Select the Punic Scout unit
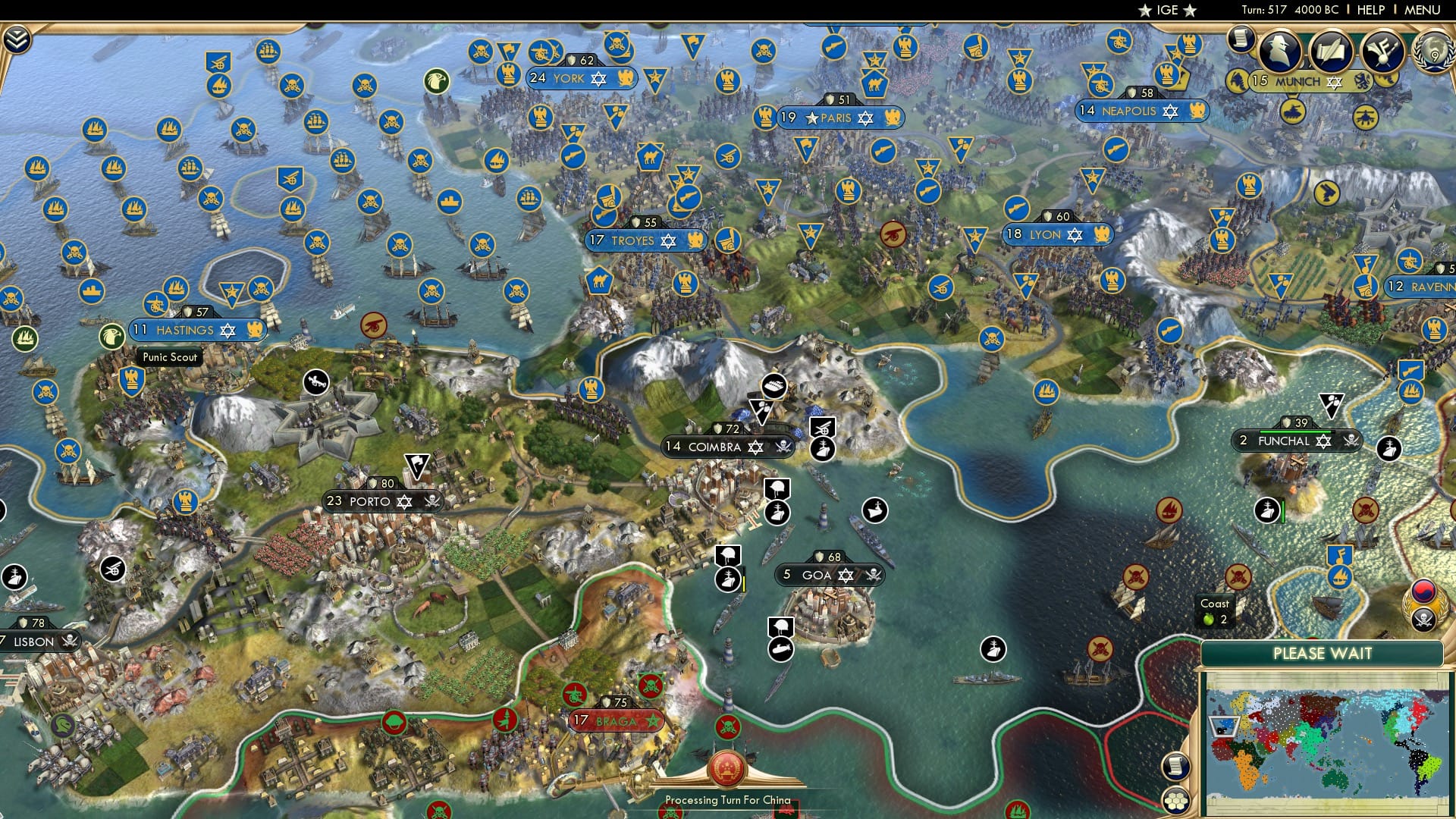Viewport: 1456px width, 819px height. coord(168,356)
